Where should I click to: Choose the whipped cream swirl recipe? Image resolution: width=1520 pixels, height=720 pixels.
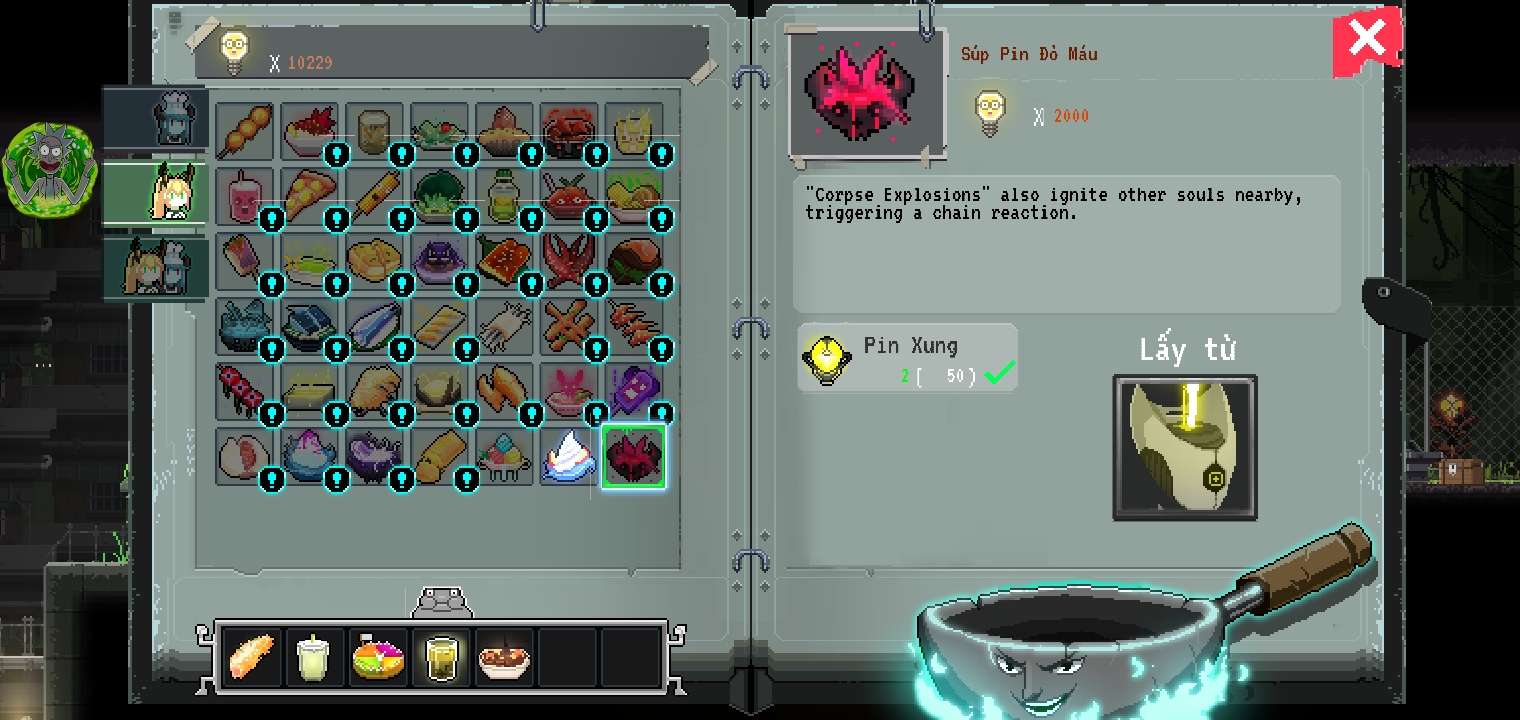pyautogui.click(x=568, y=456)
